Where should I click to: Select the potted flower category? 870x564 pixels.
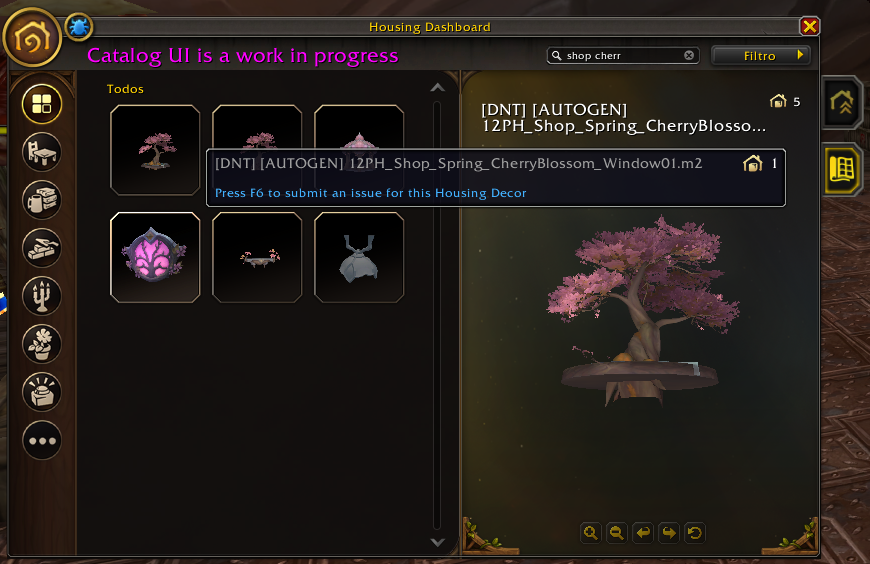click(42, 344)
